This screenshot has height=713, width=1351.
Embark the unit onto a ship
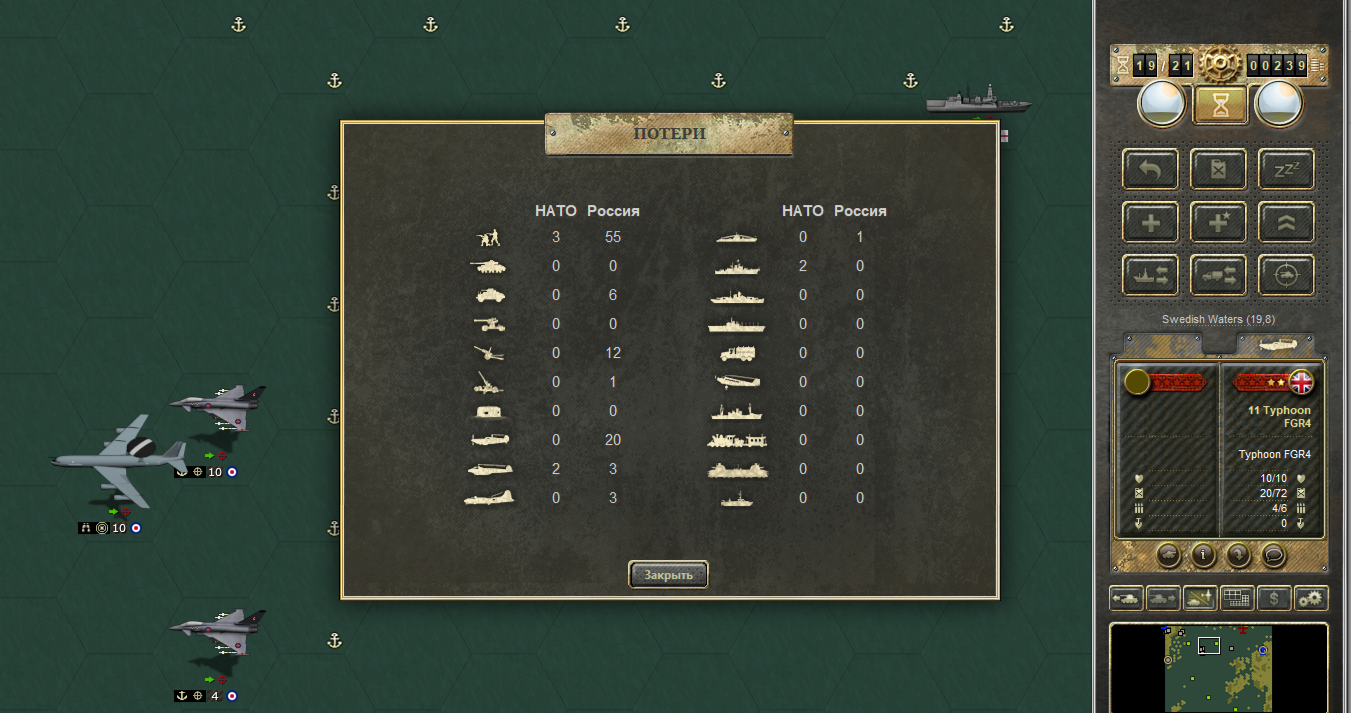1150,275
